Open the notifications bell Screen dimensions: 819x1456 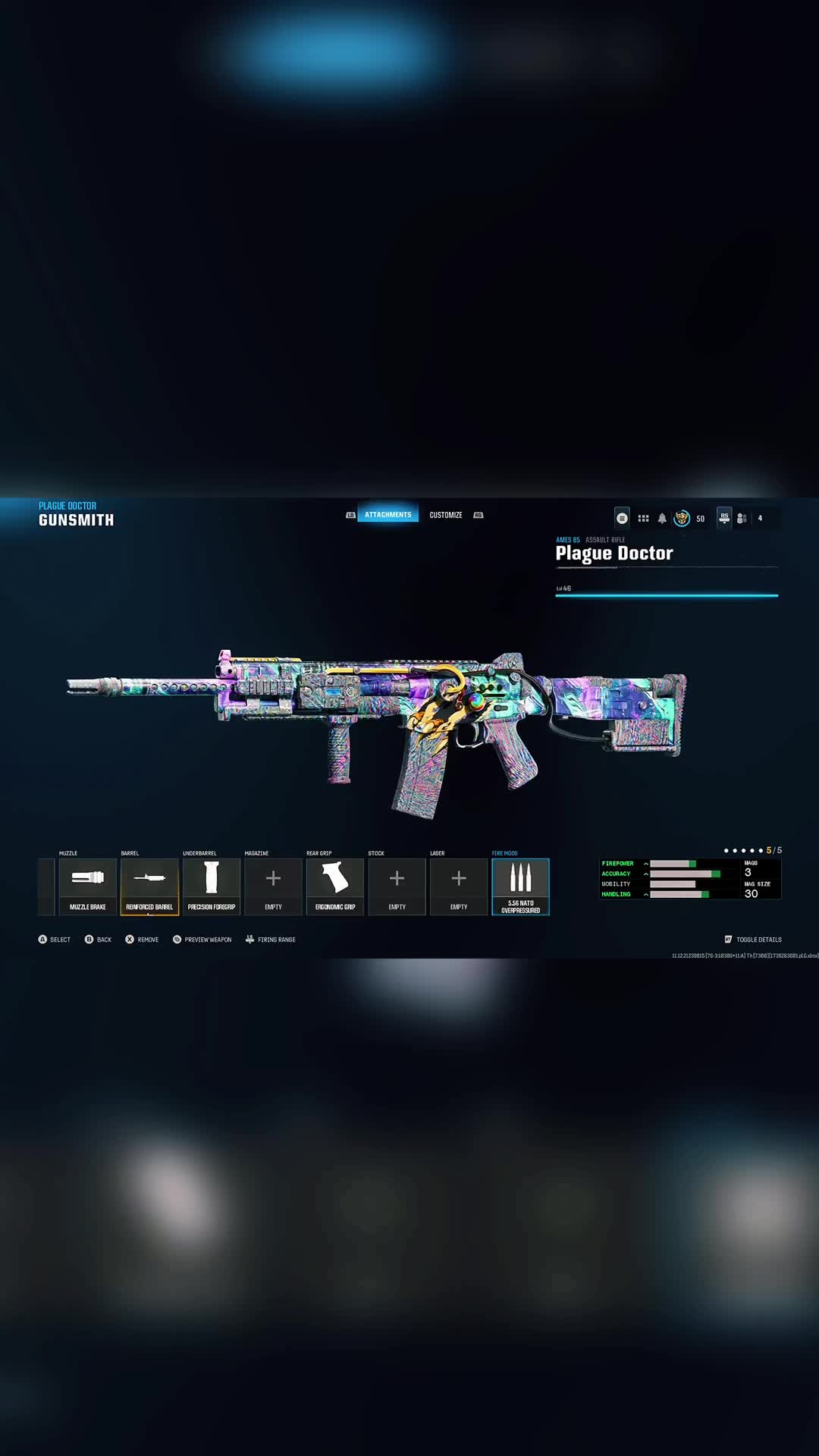(662, 519)
